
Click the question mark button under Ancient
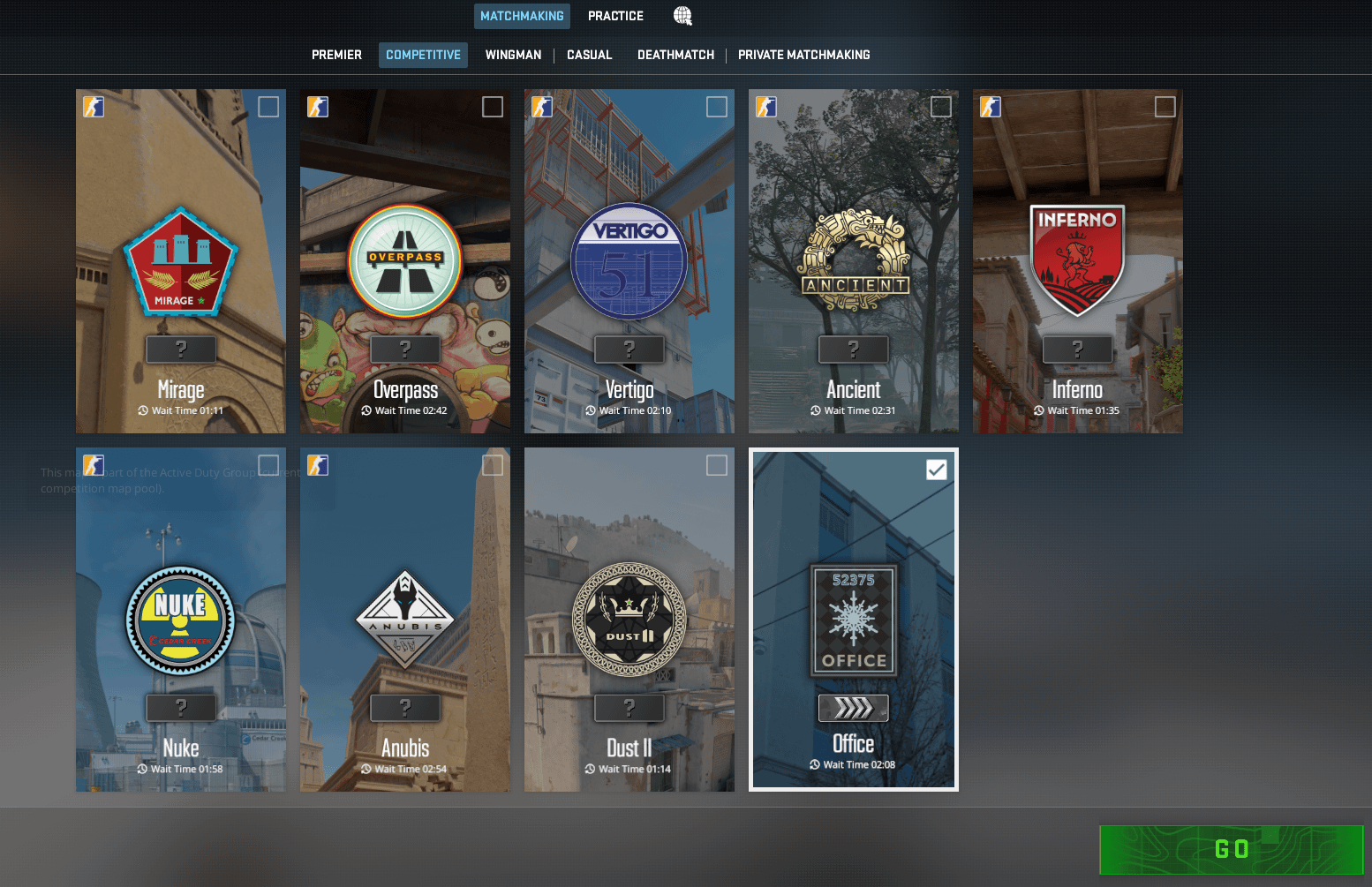click(853, 349)
